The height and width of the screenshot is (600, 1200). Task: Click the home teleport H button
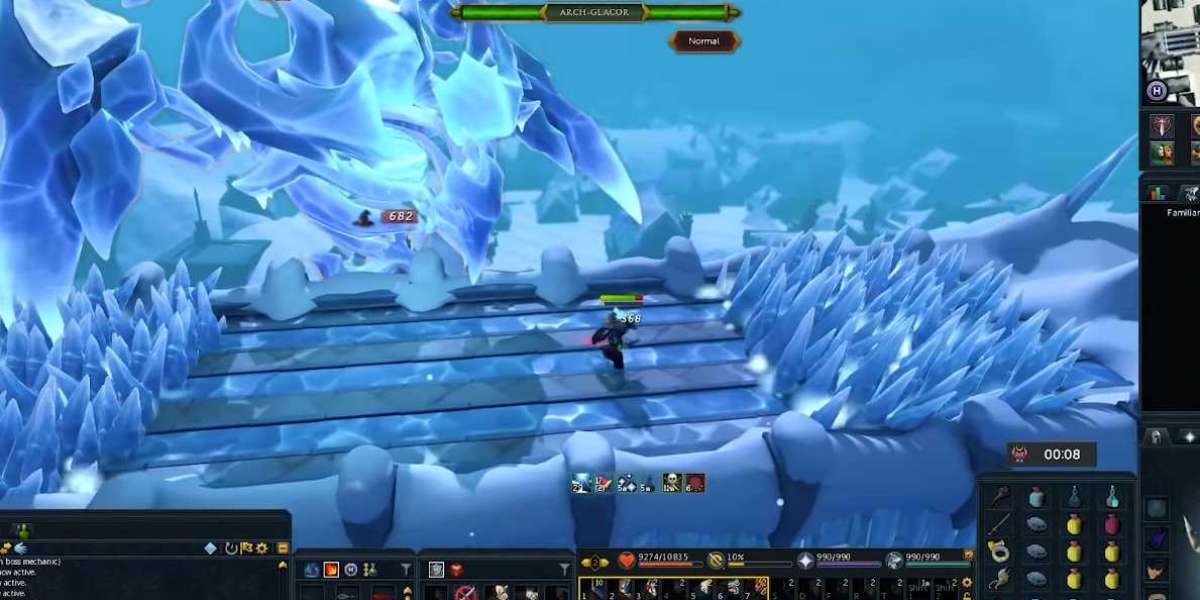click(x=1156, y=91)
